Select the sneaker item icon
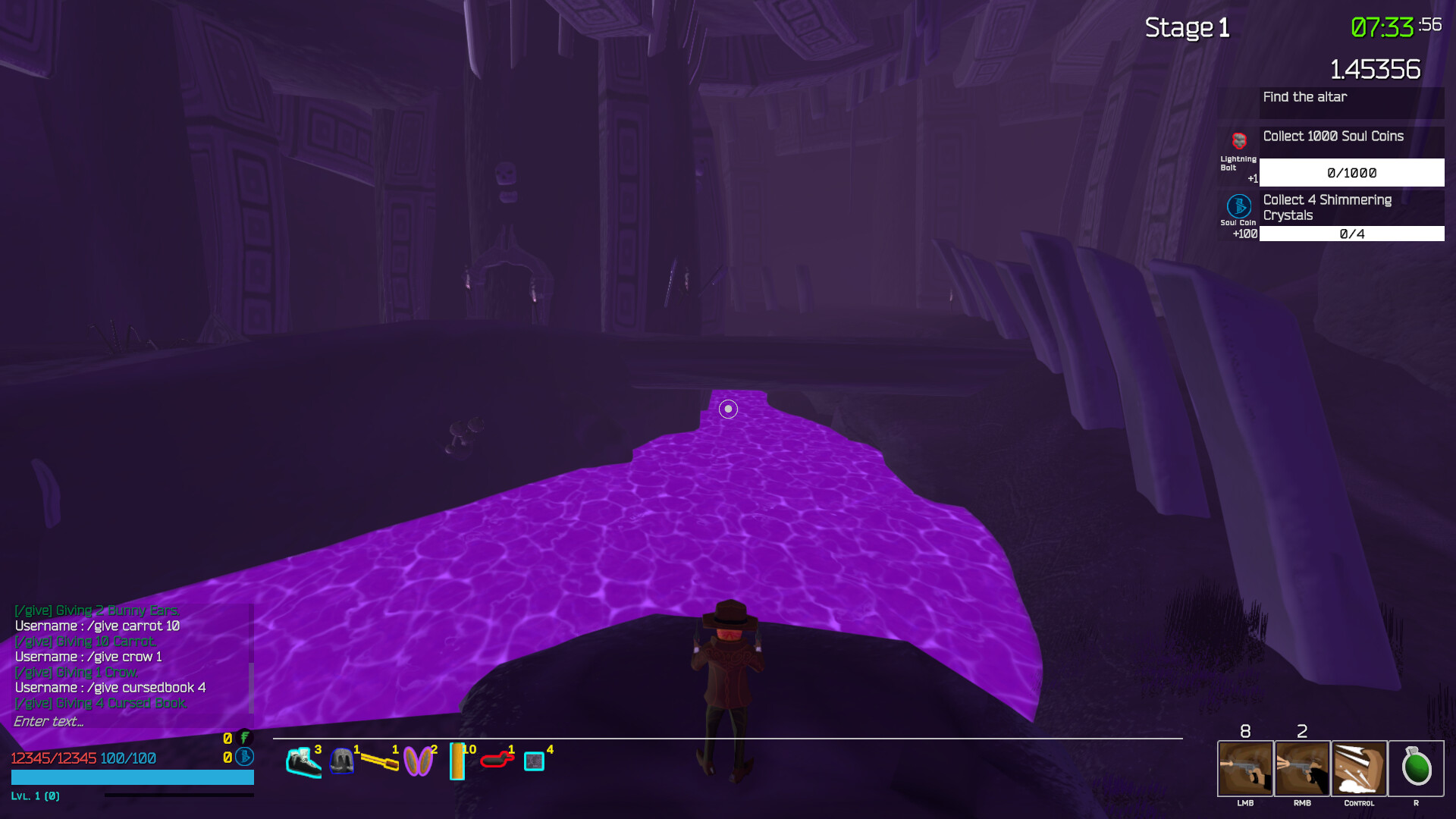1456x819 pixels. 303,761
